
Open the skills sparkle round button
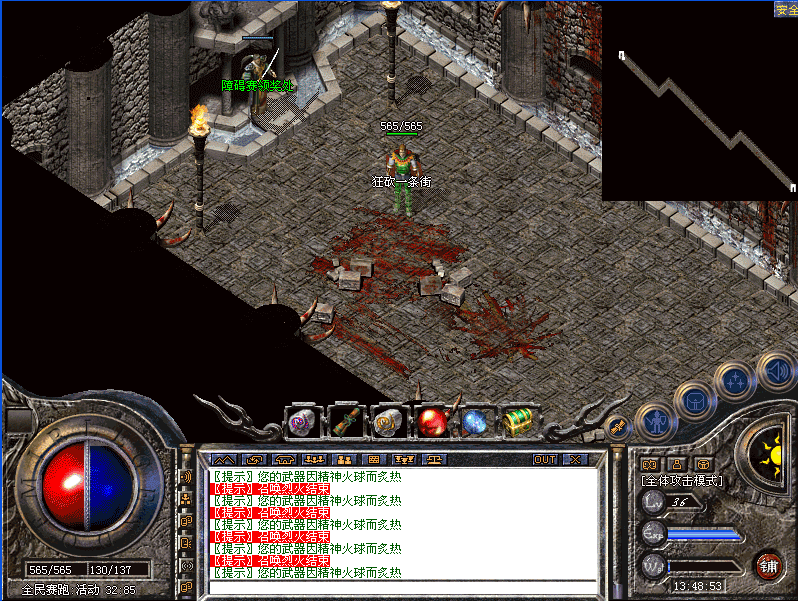tap(736, 381)
